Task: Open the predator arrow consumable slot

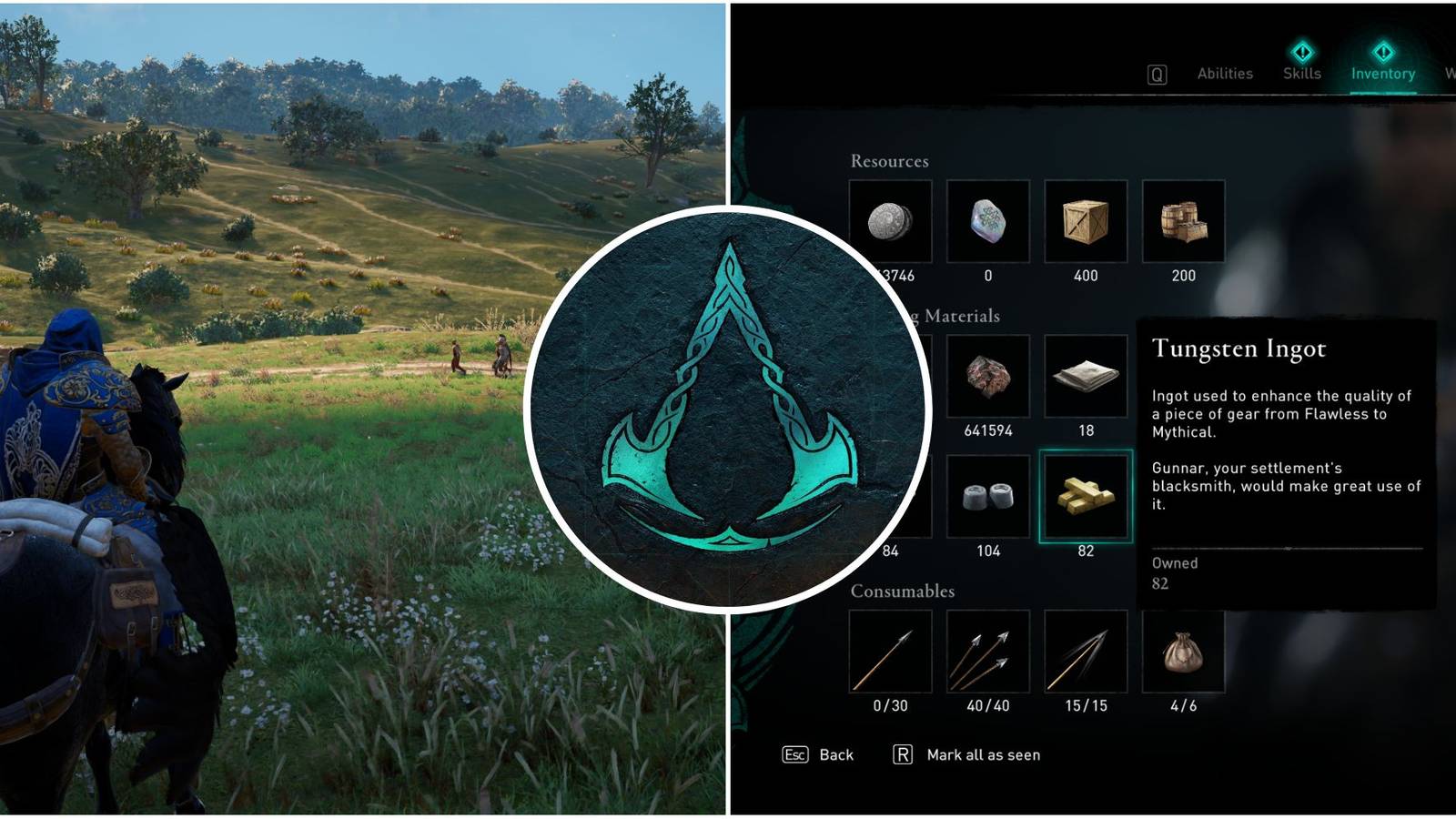Action: click(1086, 653)
